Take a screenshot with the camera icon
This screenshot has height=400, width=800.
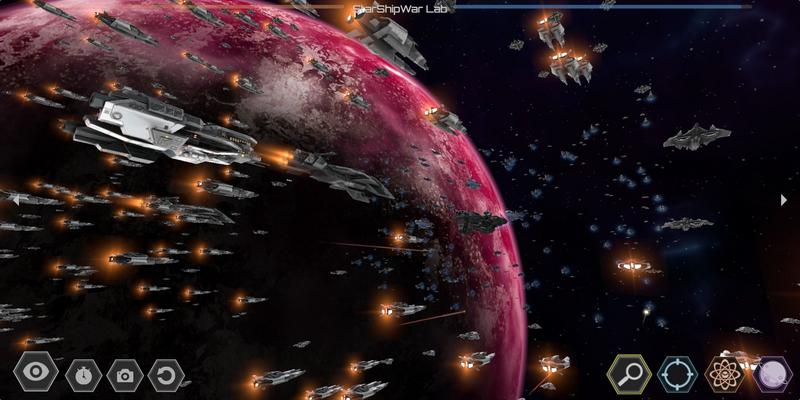pos(124,375)
